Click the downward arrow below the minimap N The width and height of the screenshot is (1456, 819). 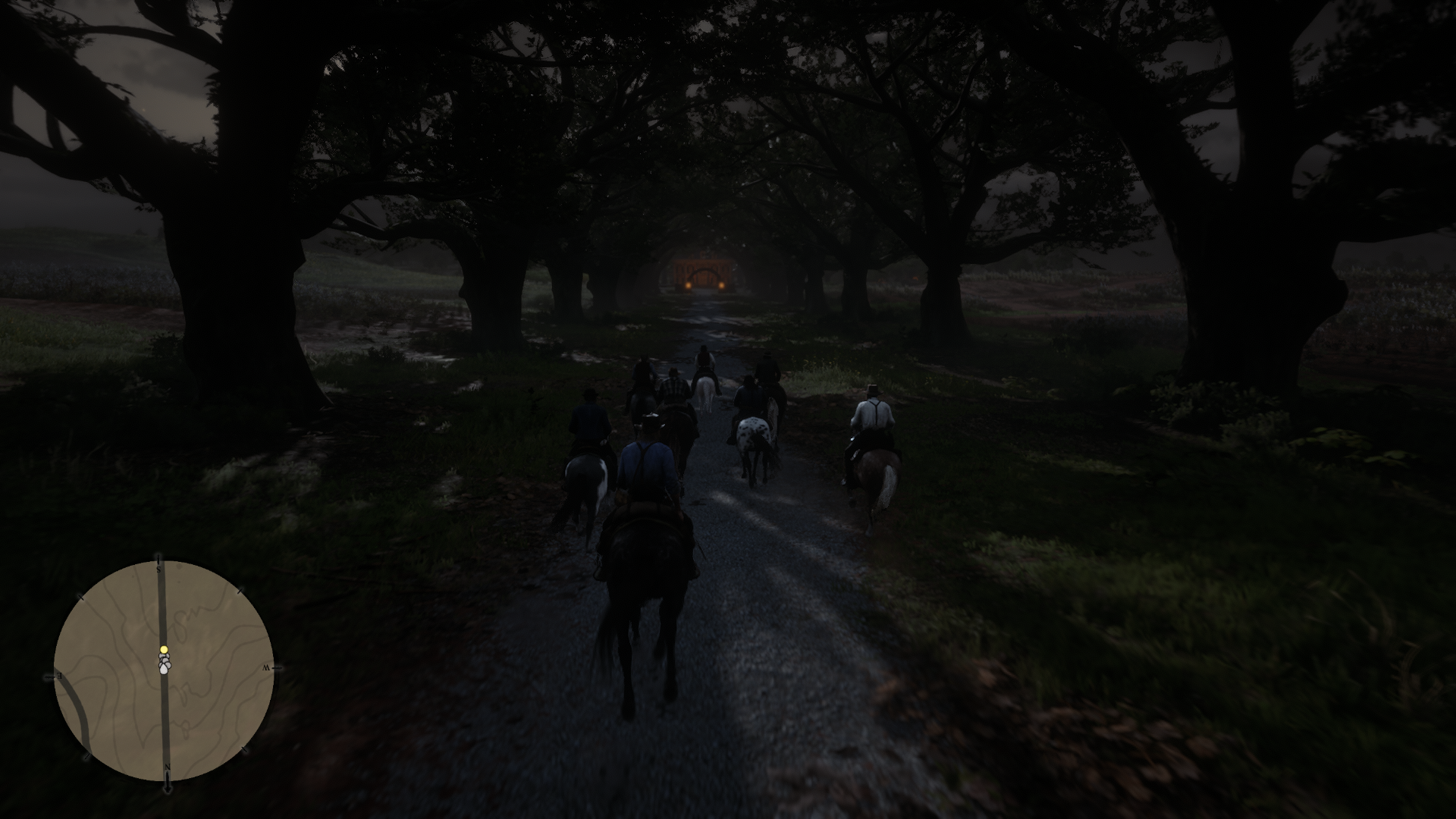(x=168, y=787)
